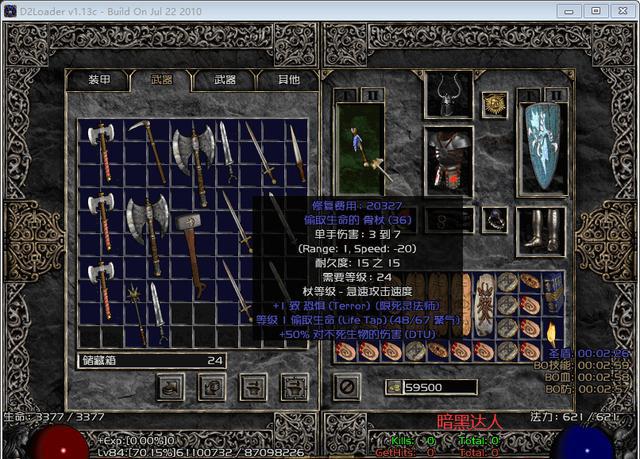Open the 其他 miscellaneous tab
This screenshot has height=459, width=640.
[x=288, y=79]
